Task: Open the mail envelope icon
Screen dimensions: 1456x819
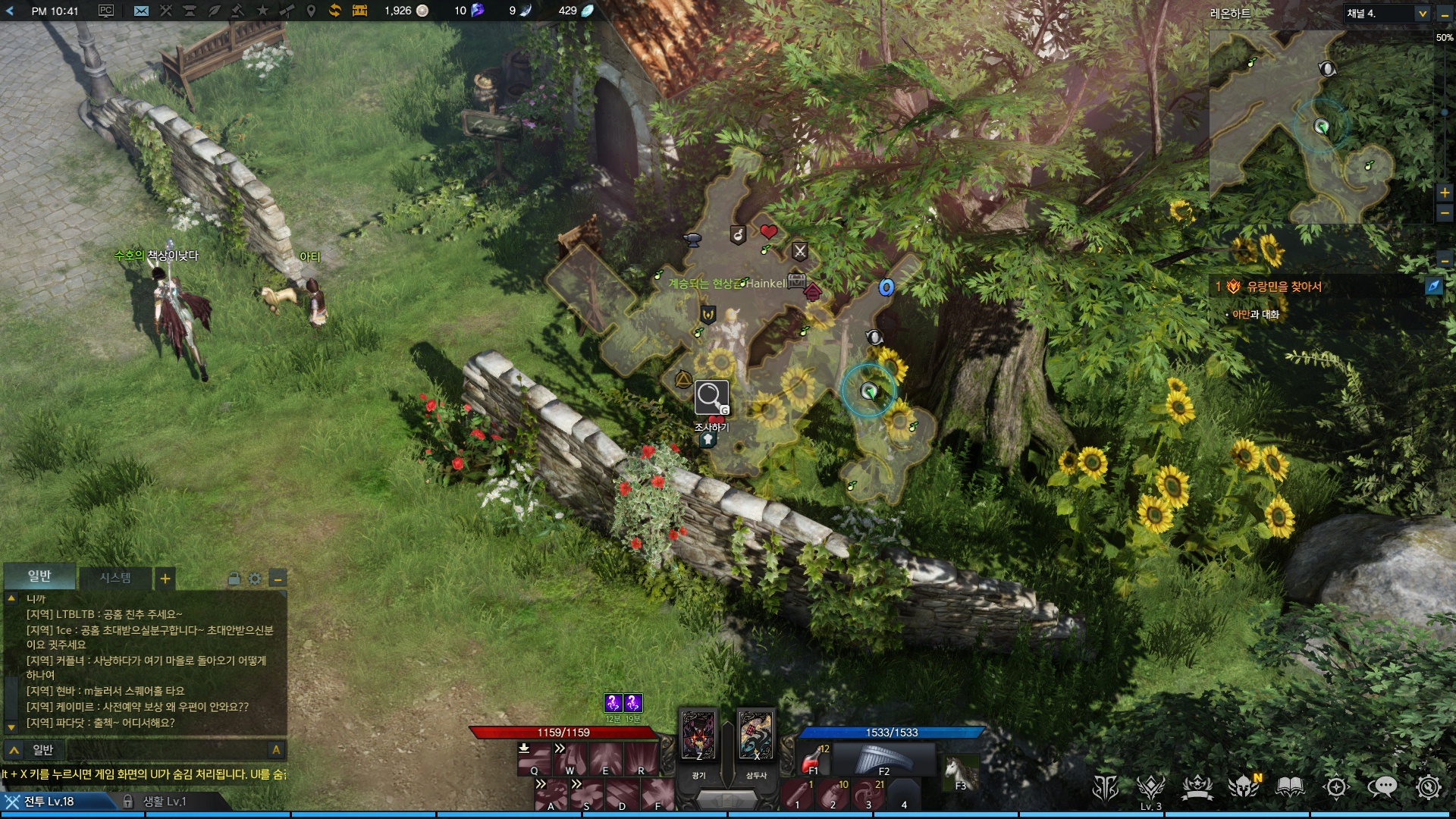Action: click(x=141, y=11)
